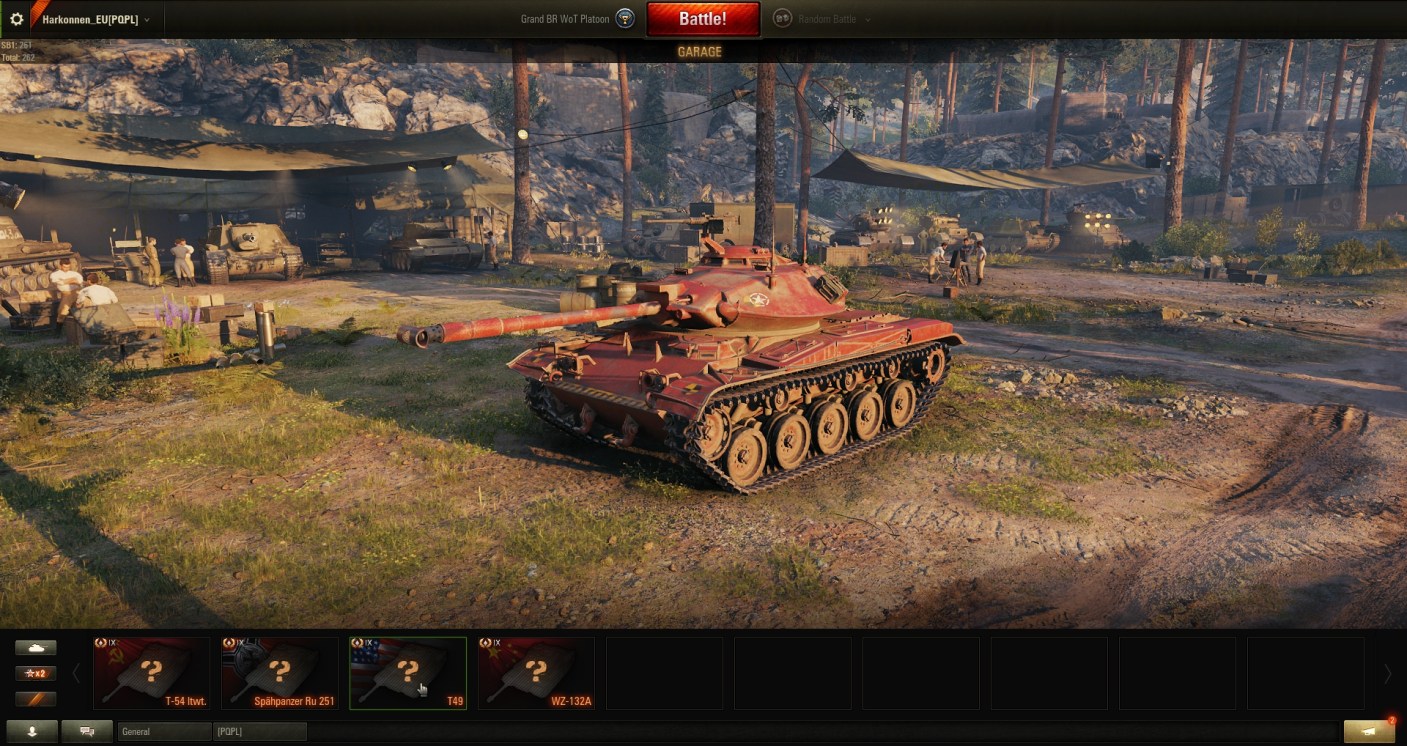
Task: Click the Grand BR WoT Platoon trophy icon
Action: 625,19
